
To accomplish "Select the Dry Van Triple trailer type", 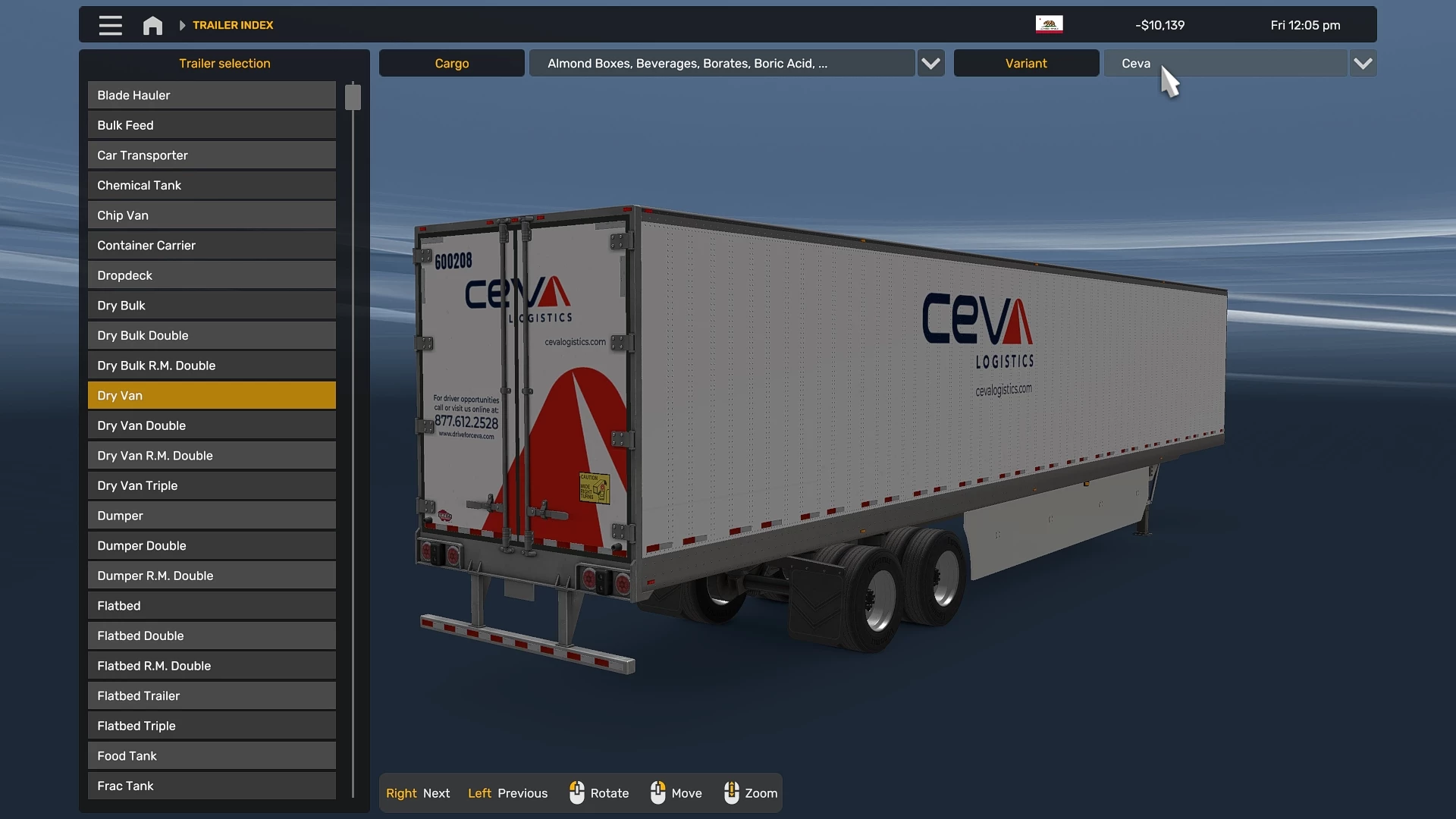I will pos(211,485).
